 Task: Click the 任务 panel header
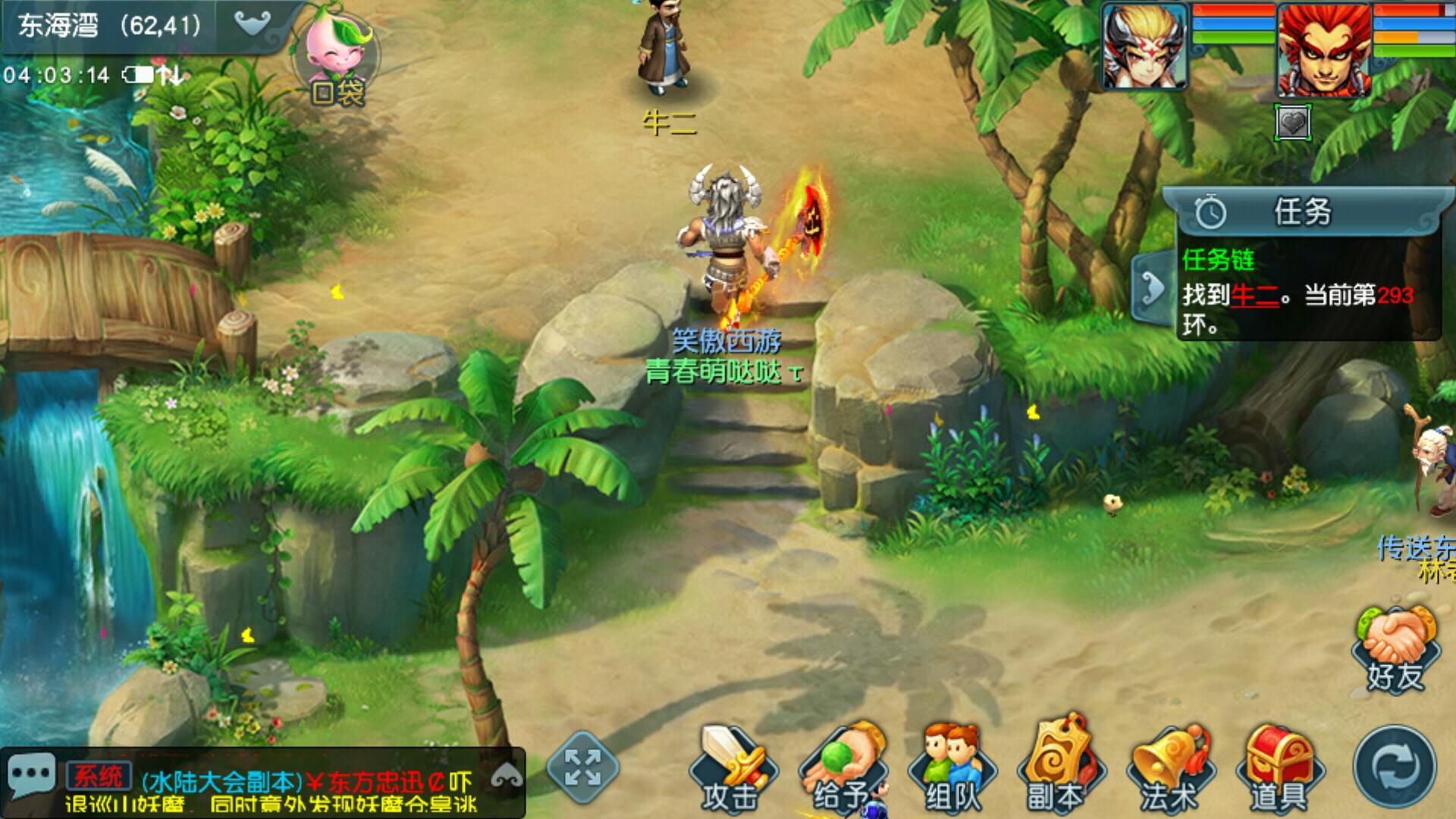click(x=1303, y=212)
